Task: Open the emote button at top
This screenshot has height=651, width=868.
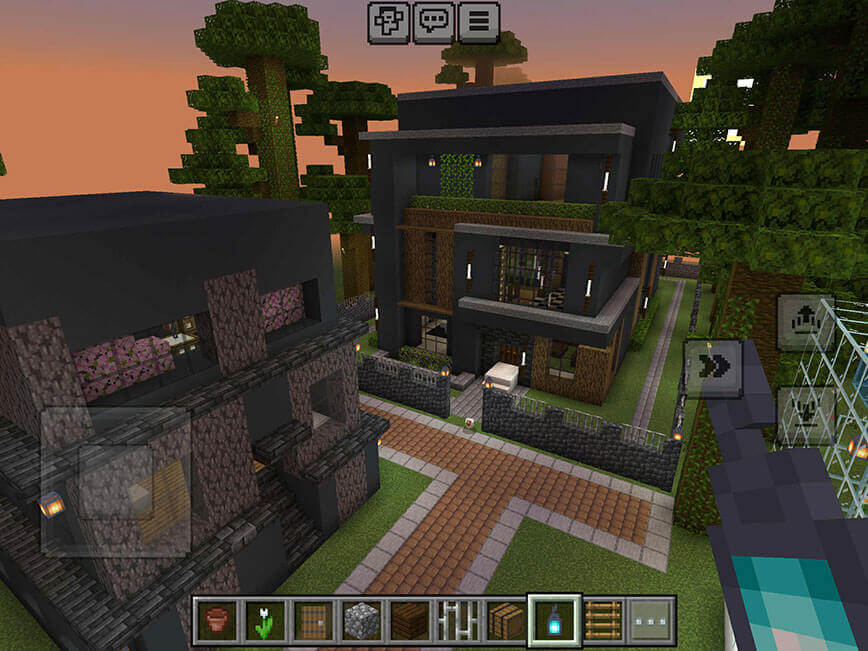Action: pos(388,22)
